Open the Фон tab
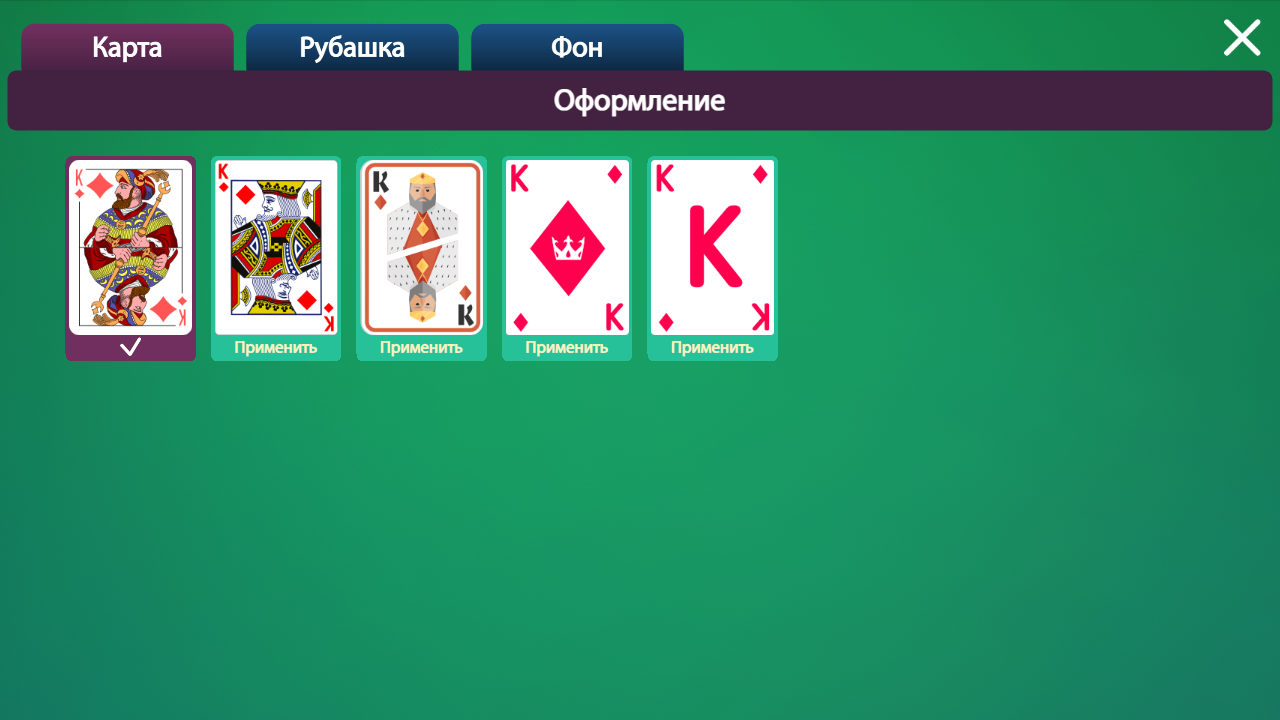Viewport: 1280px width, 720px height. coord(577,47)
